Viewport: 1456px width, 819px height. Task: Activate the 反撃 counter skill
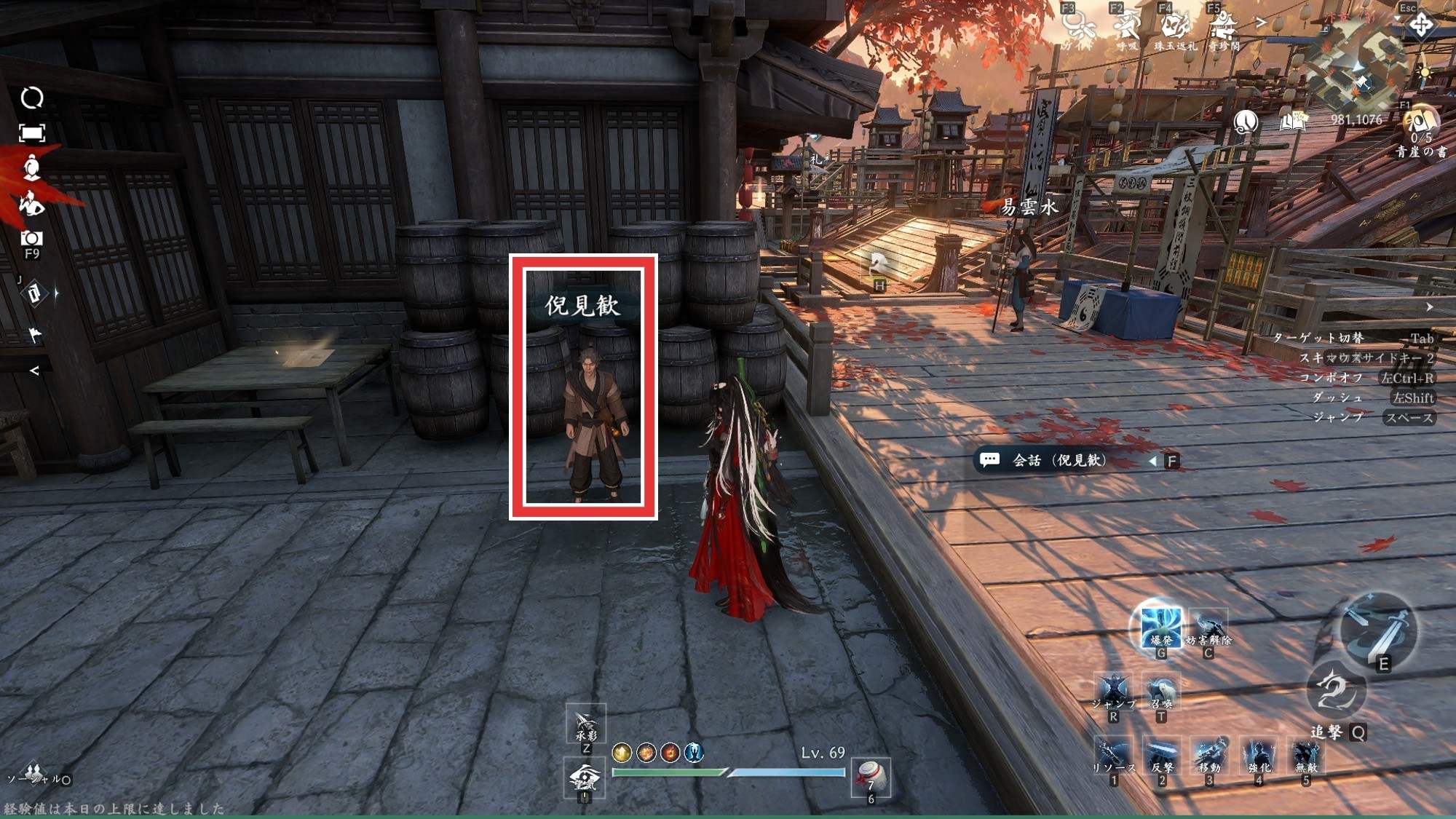[1161, 756]
